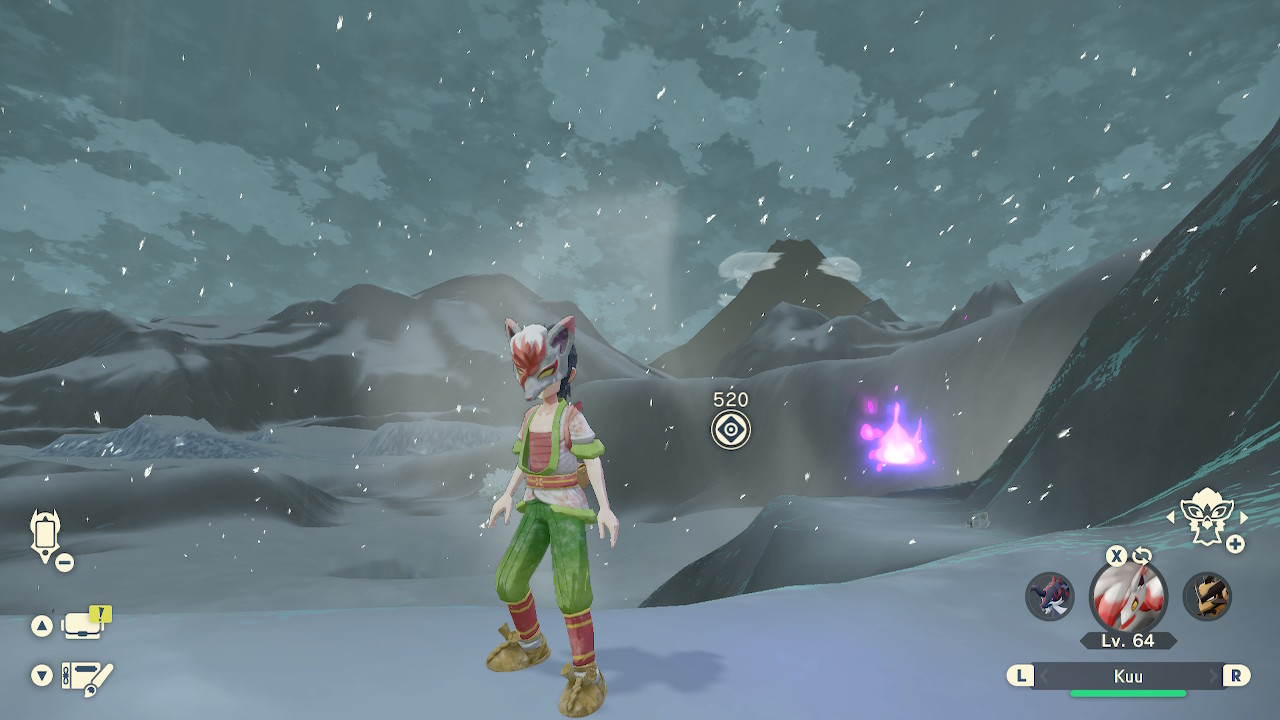This screenshot has height=720, width=1280.
Task: Toggle the circular swap arrows icon
Action: [x=1142, y=556]
